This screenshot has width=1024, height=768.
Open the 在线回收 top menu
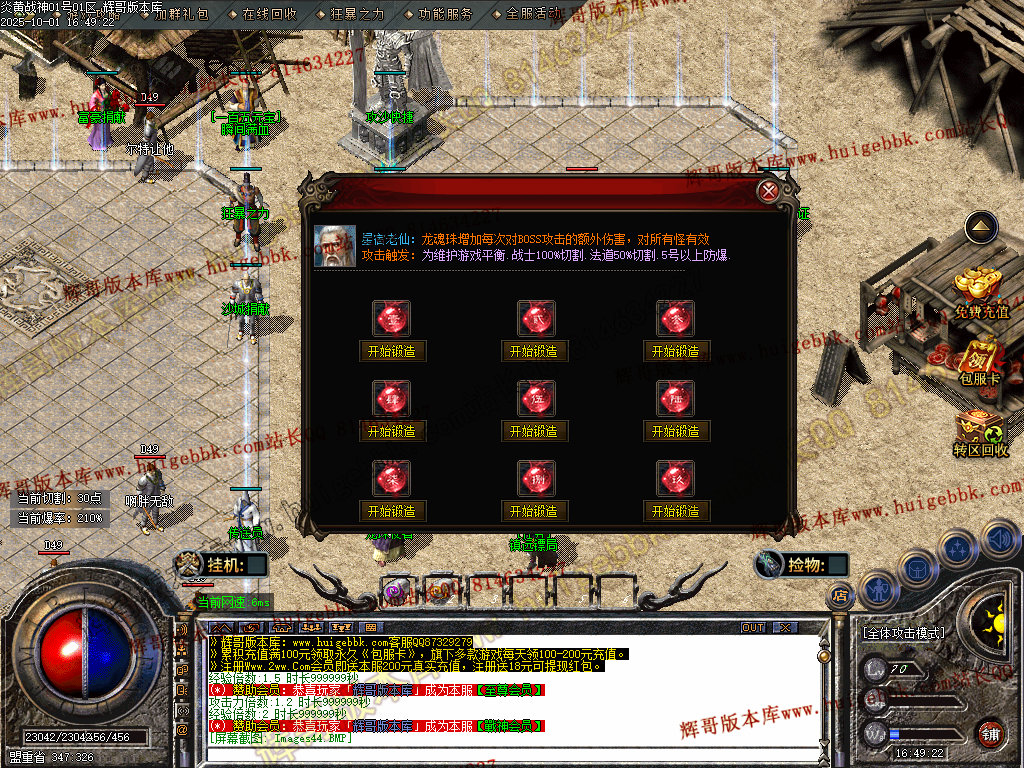269,14
